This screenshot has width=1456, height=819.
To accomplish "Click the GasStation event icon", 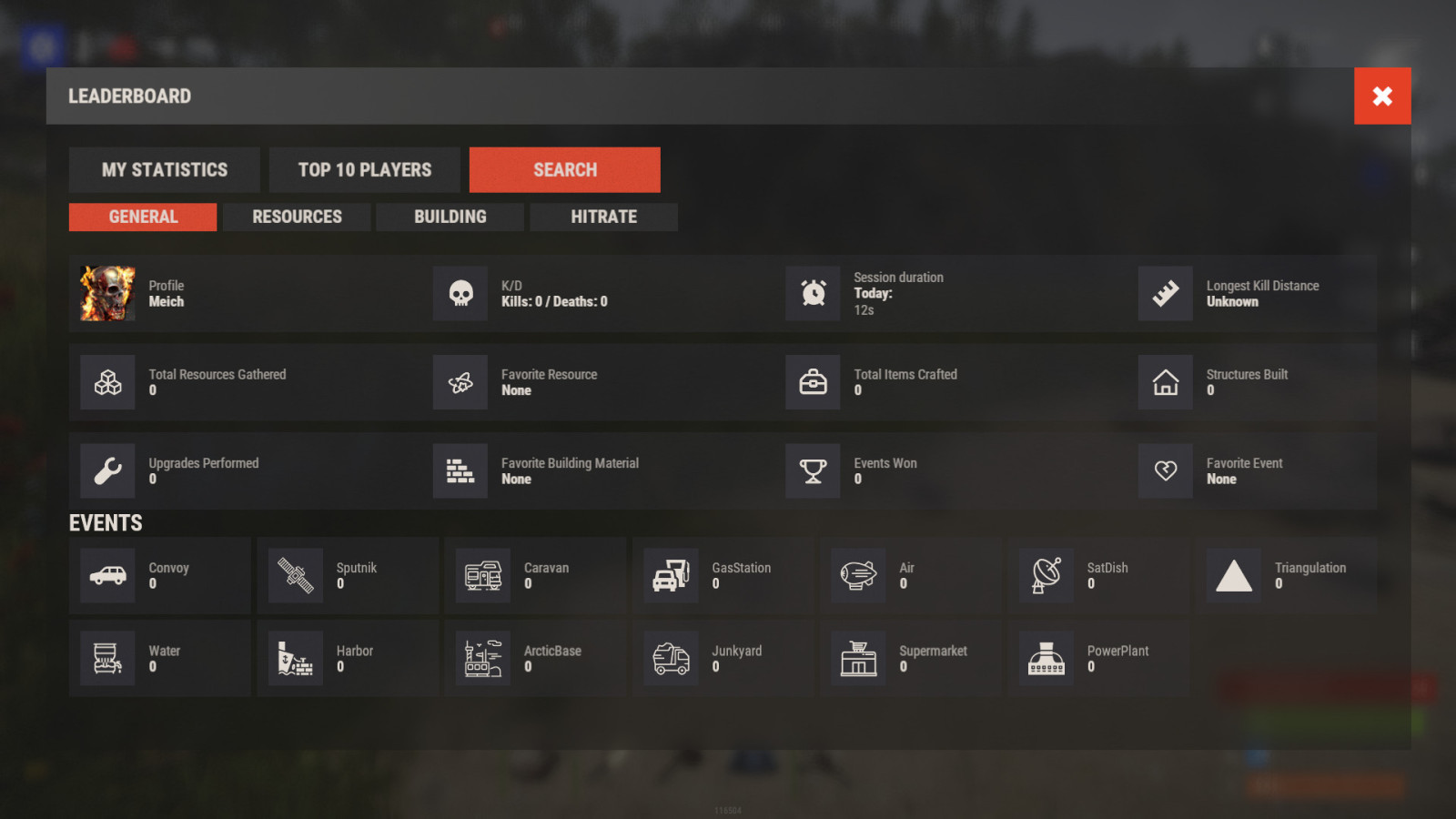I will [x=671, y=575].
